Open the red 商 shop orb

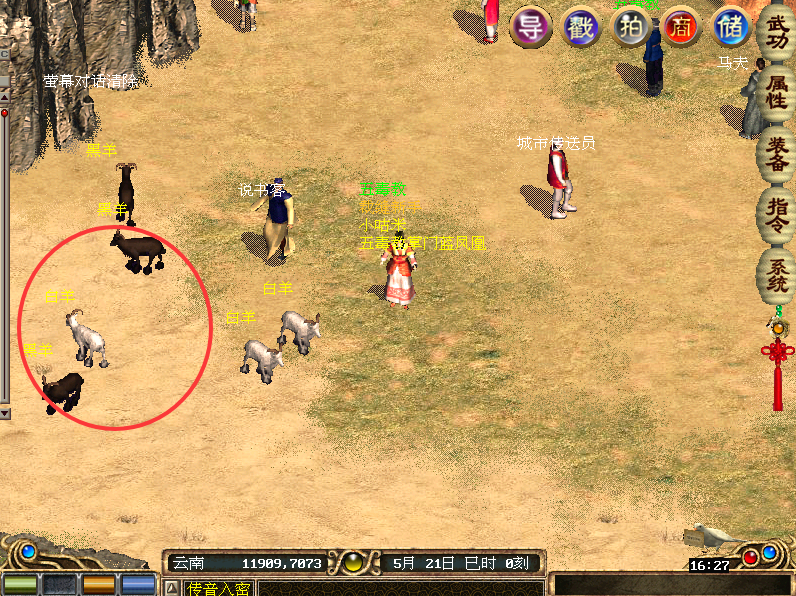click(681, 26)
